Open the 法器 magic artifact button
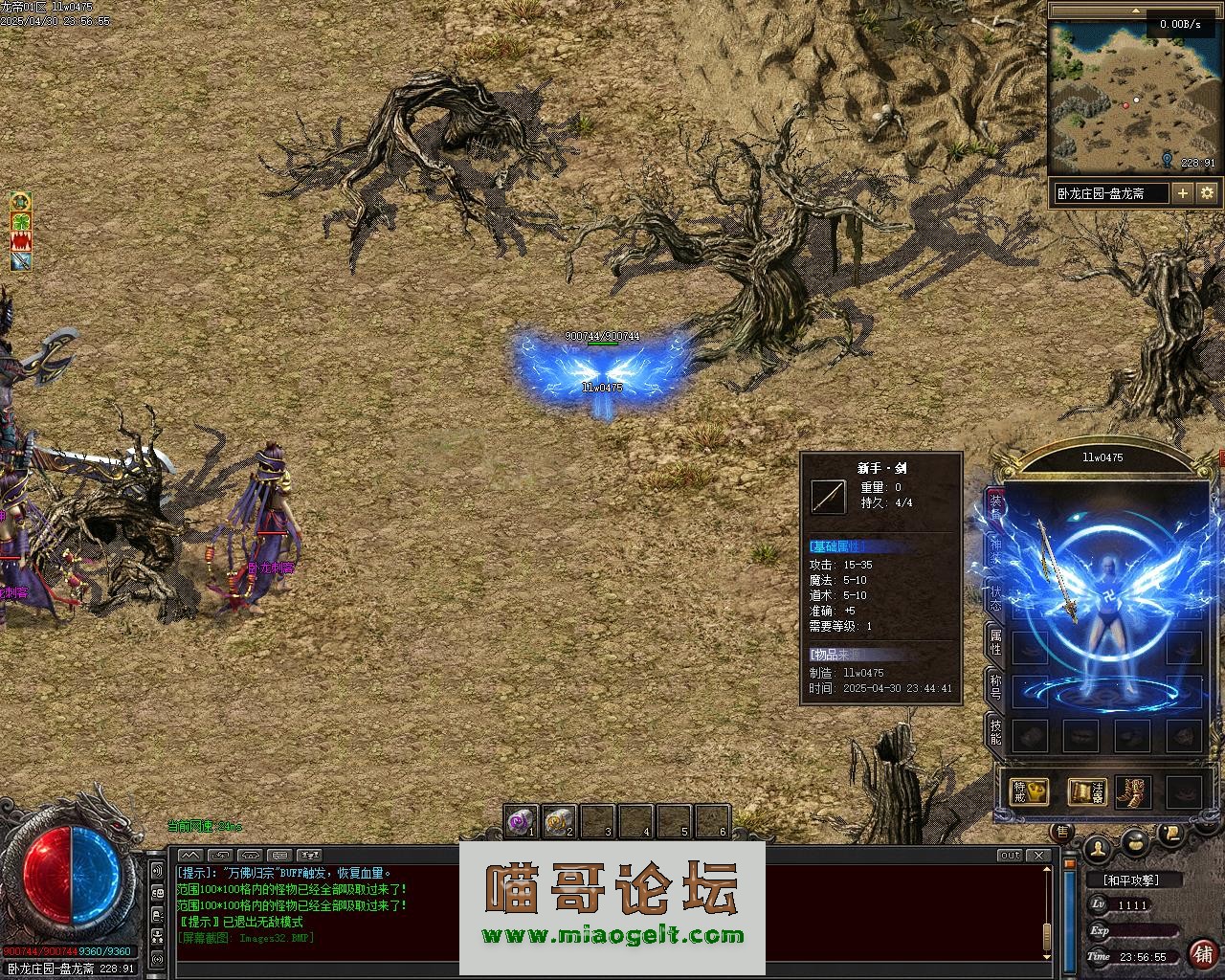The width and height of the screenshot is (1225, 980). point(1086,791)
